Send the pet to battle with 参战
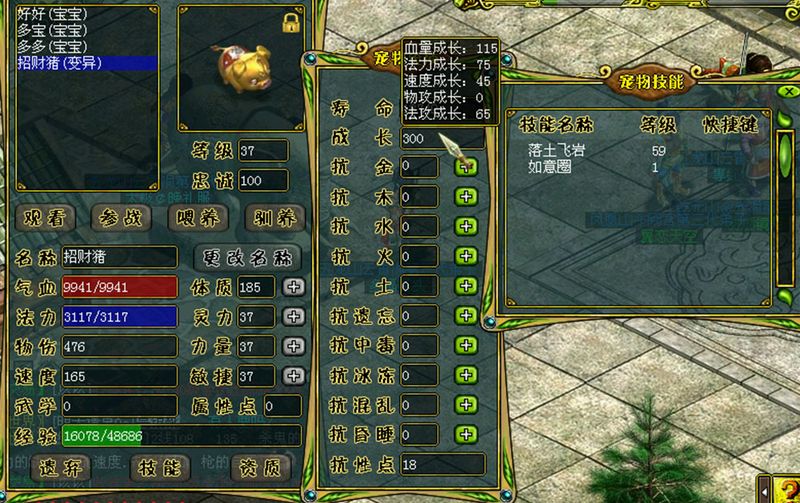The height and width of the screenshot is (503, 800). (118, 218)
